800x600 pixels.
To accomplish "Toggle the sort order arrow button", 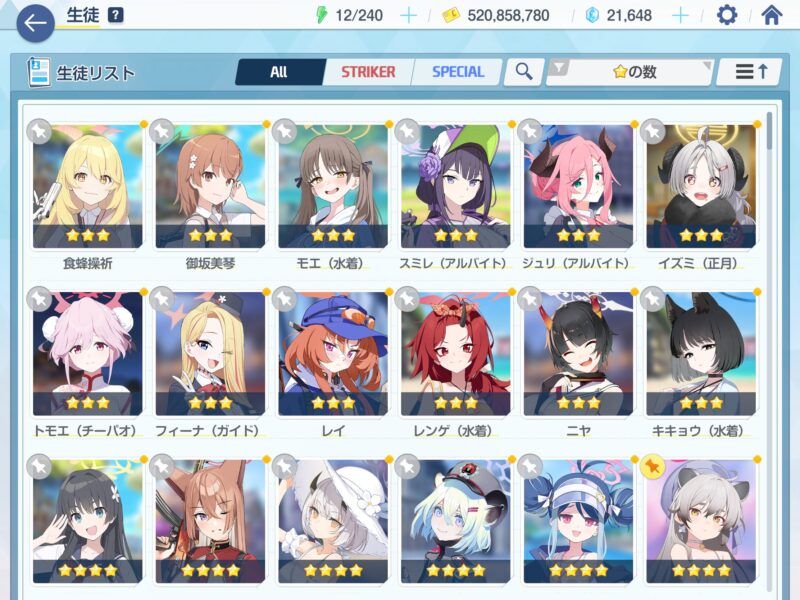I will 750,72.
